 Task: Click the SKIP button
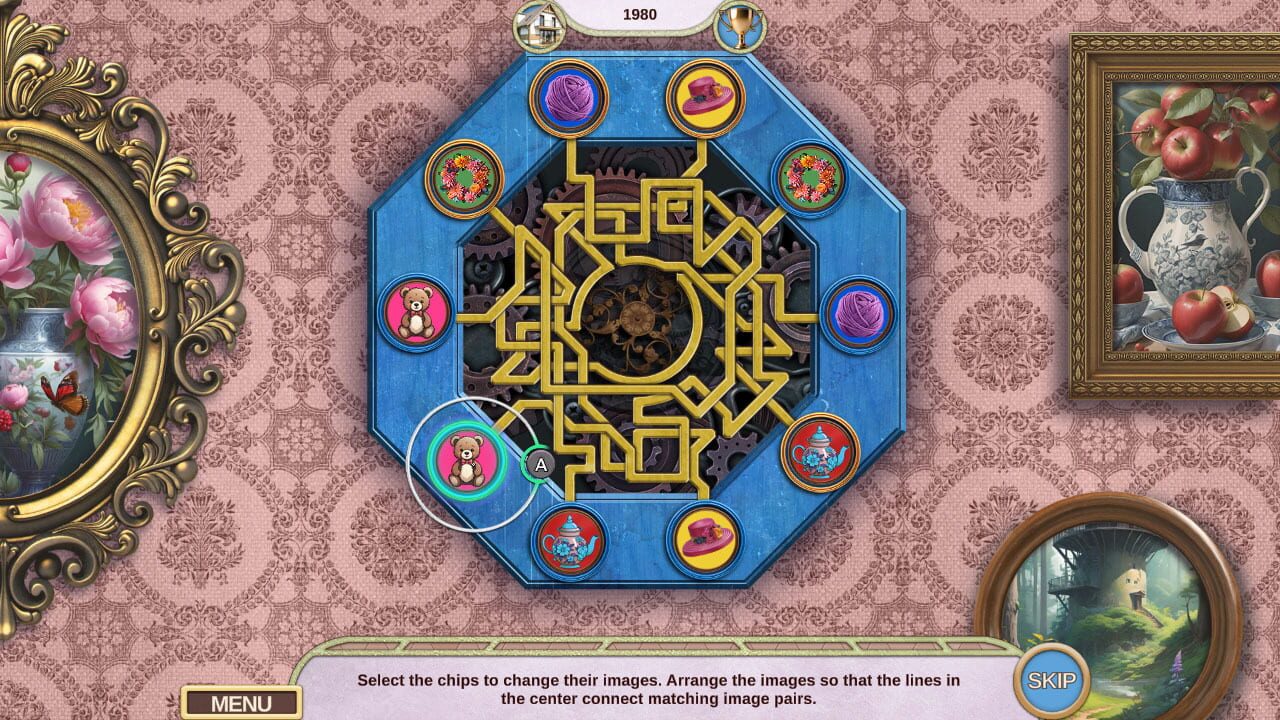[x=1052, y=677]
